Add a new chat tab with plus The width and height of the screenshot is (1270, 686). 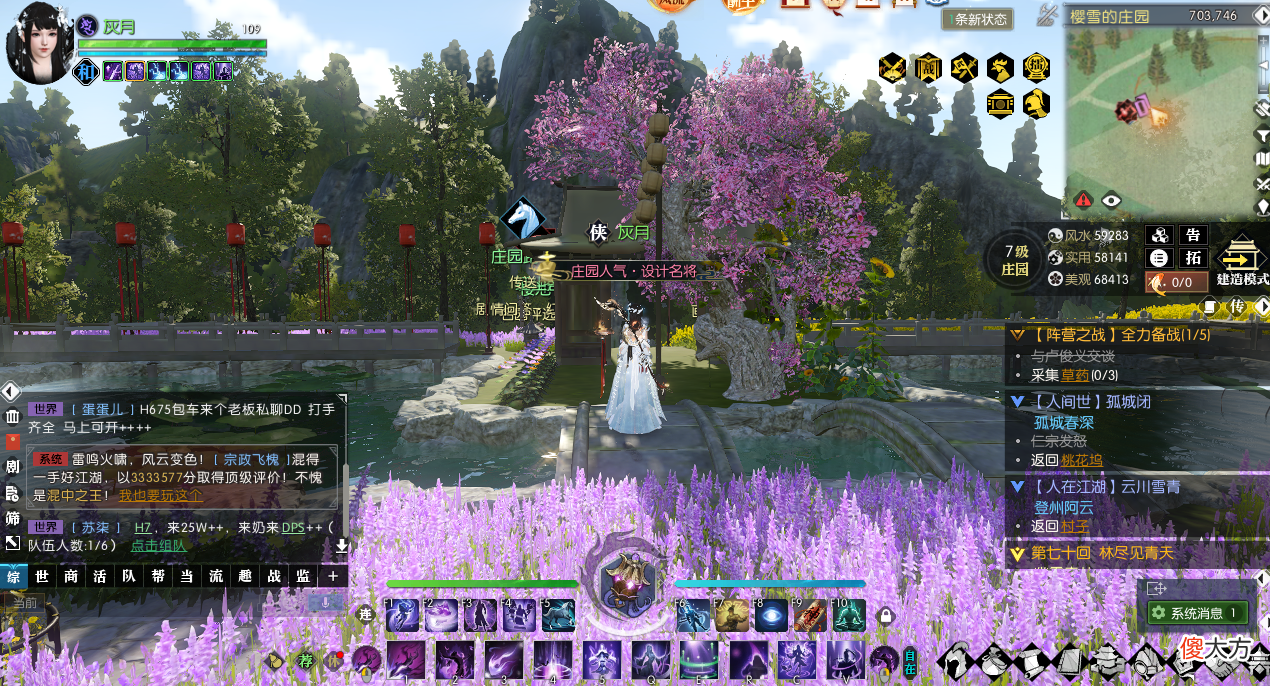pos(332,576)
